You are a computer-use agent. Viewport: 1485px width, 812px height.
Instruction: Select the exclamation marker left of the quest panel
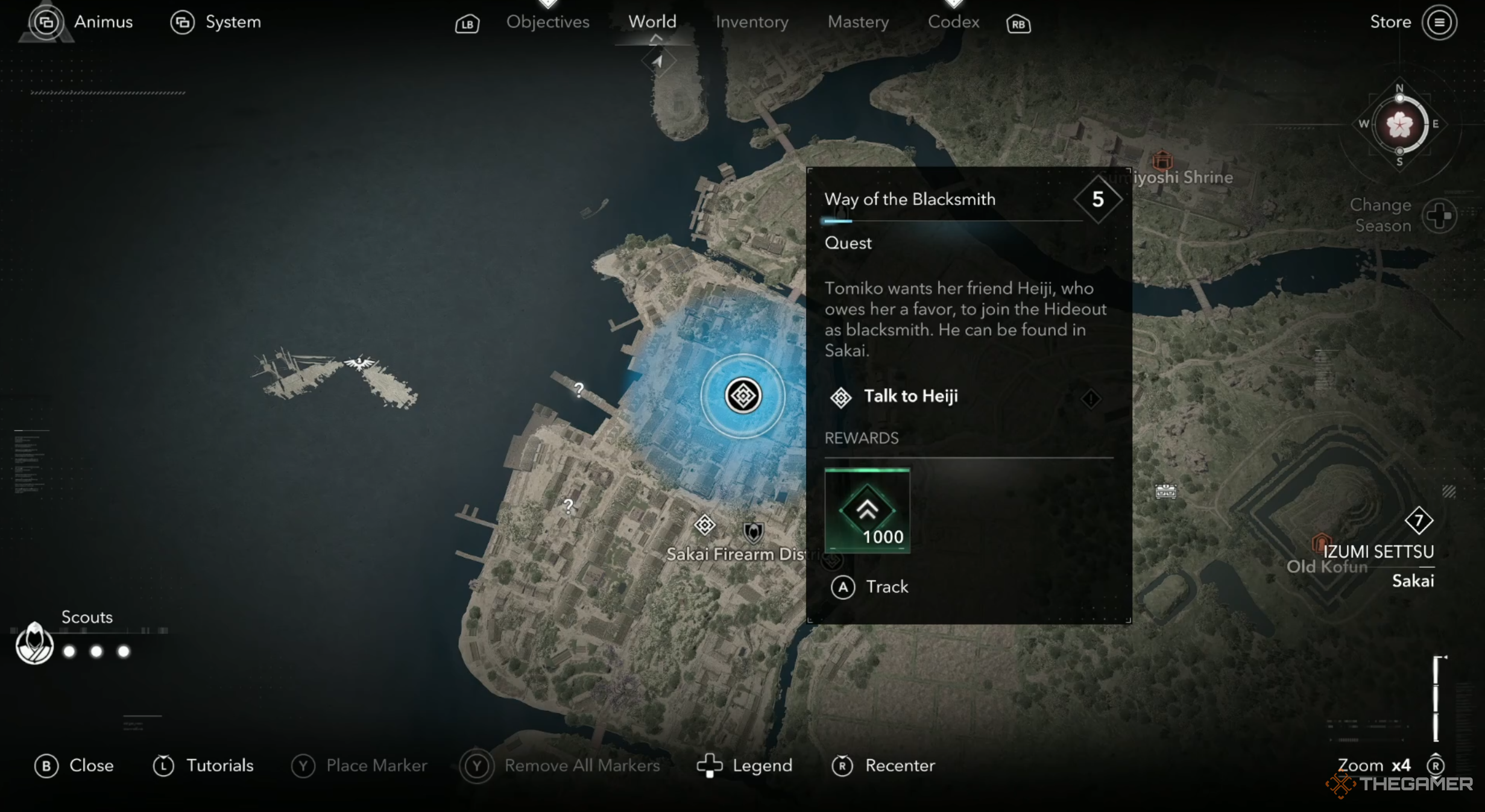click(x=1090, y=399)
